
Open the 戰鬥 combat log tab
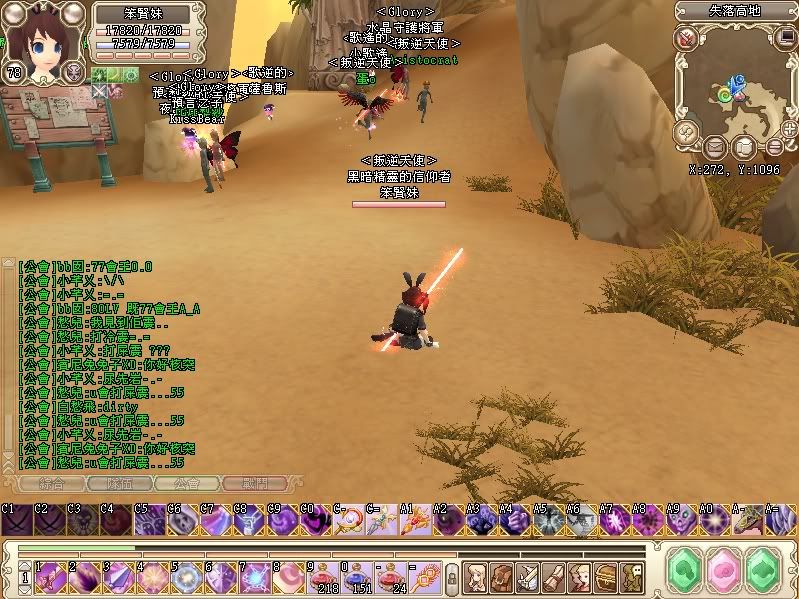tap(254, 483)
